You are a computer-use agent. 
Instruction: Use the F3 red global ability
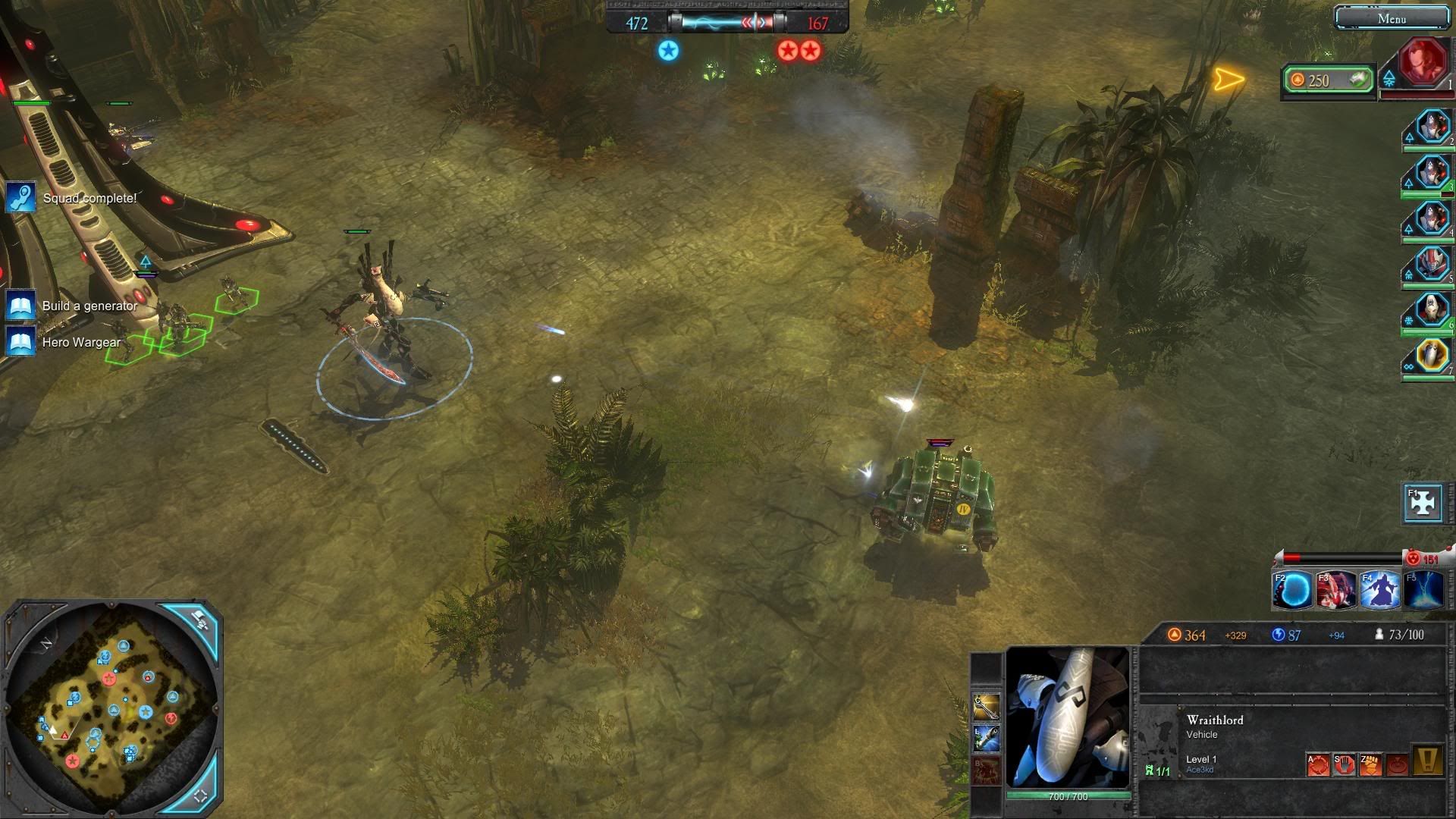[1336, 591]
